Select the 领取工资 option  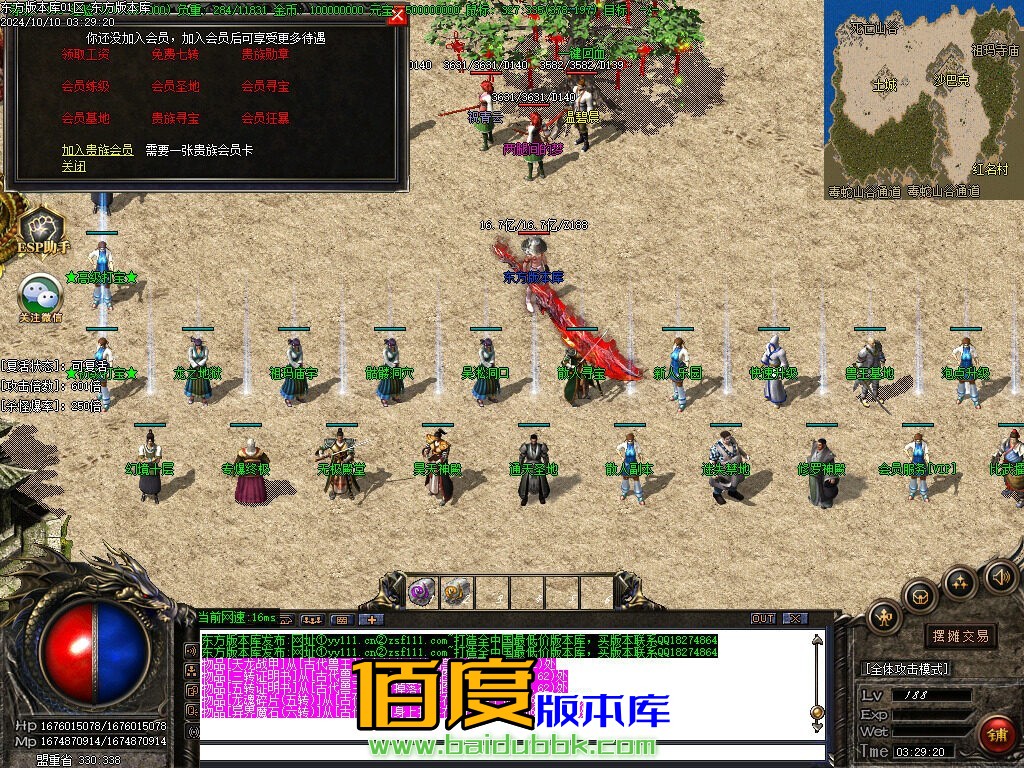(86, 55)
